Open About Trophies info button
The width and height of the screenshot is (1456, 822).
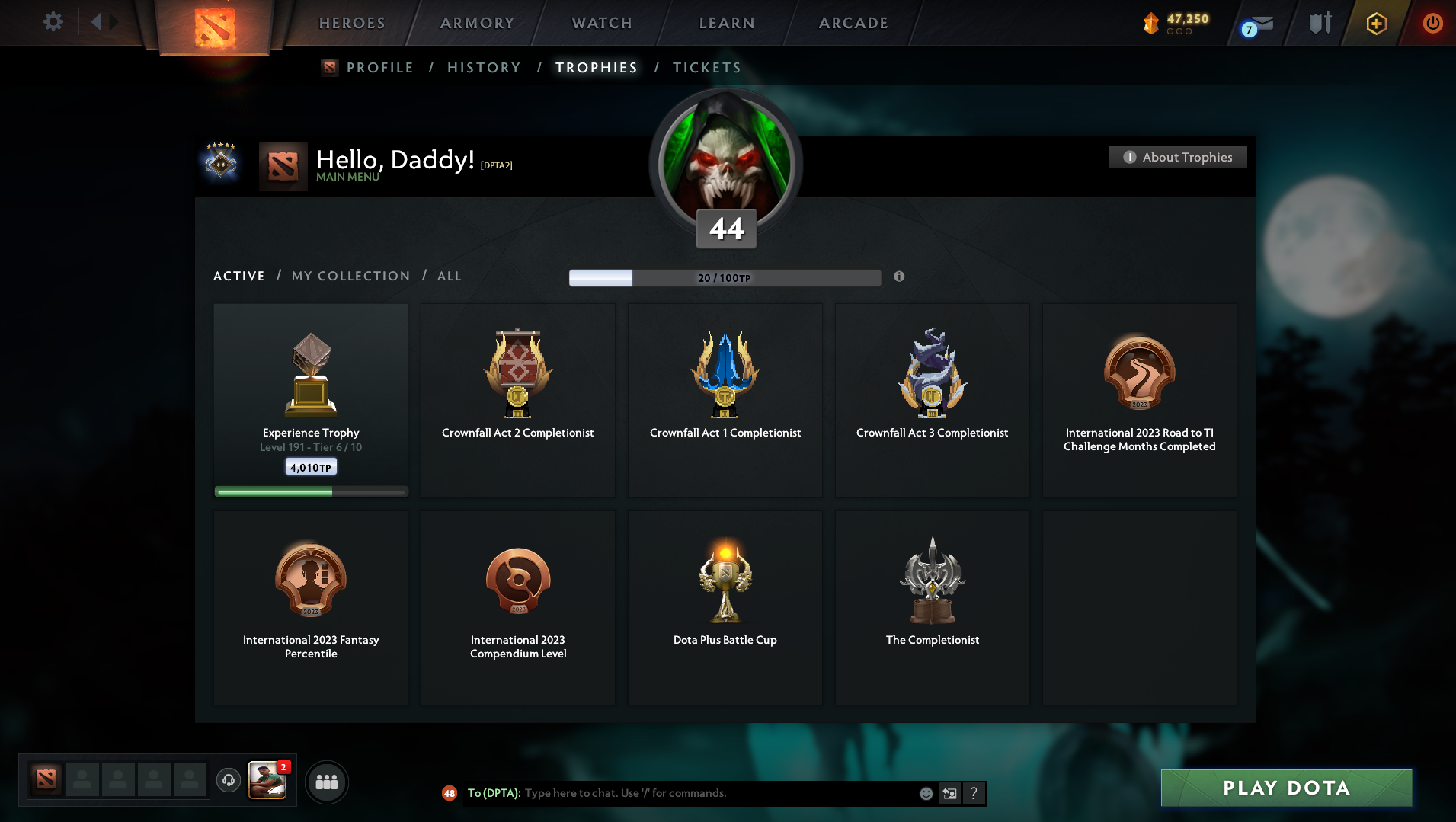click(1177, 156)
